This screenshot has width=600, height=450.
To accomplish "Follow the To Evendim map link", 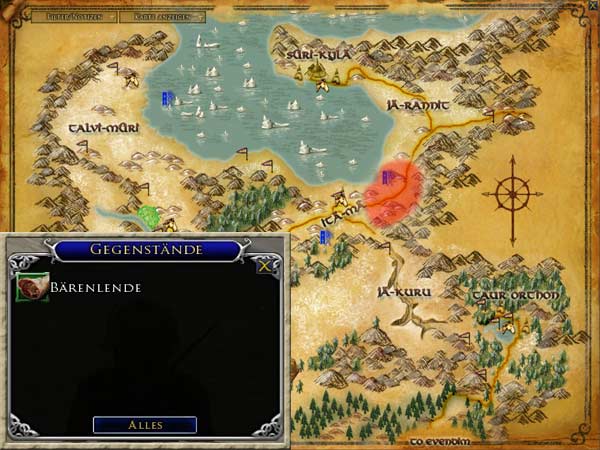I will pyautogui.click(x=438, y=440).
